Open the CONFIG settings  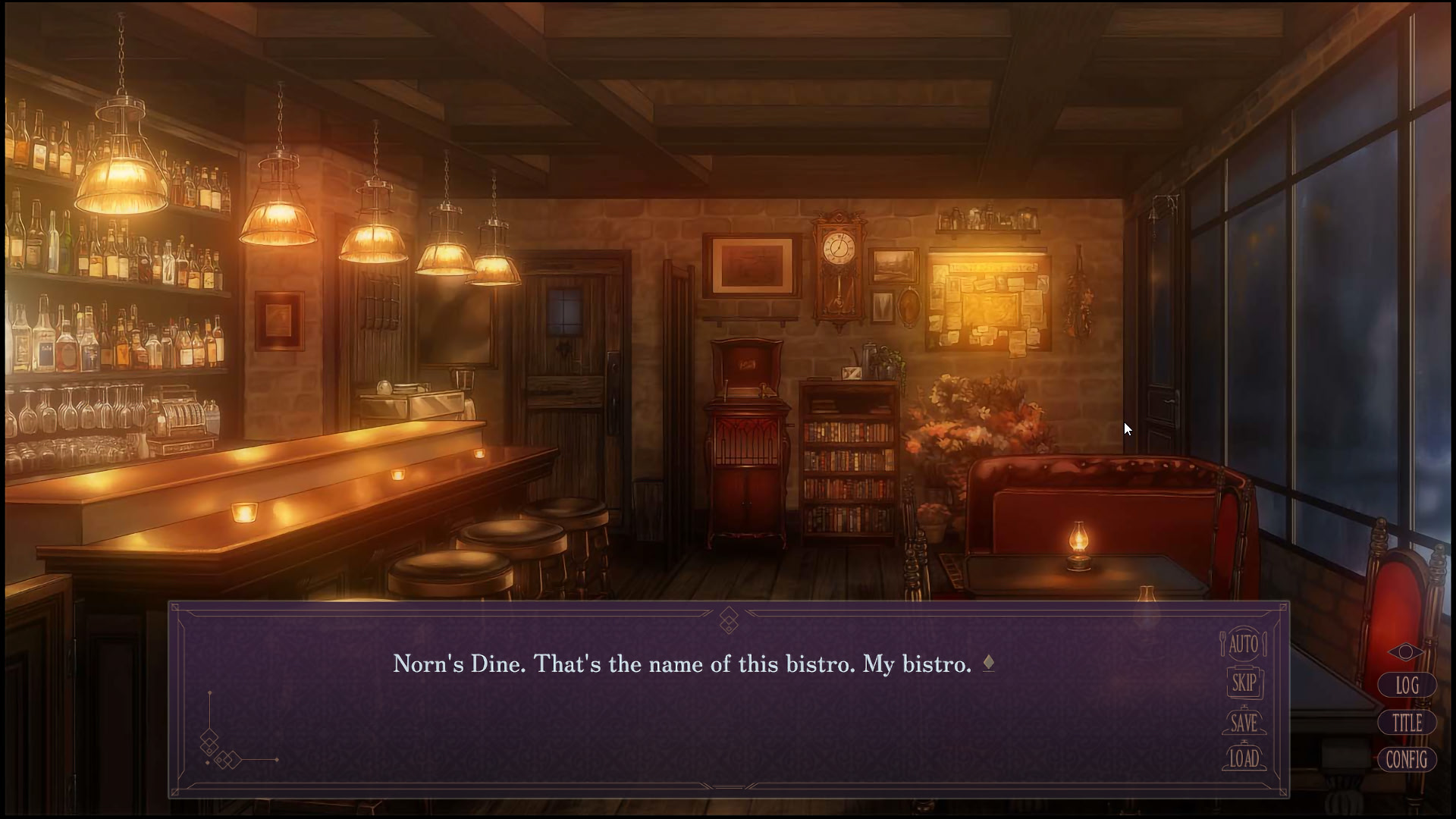coord(1407,760)
